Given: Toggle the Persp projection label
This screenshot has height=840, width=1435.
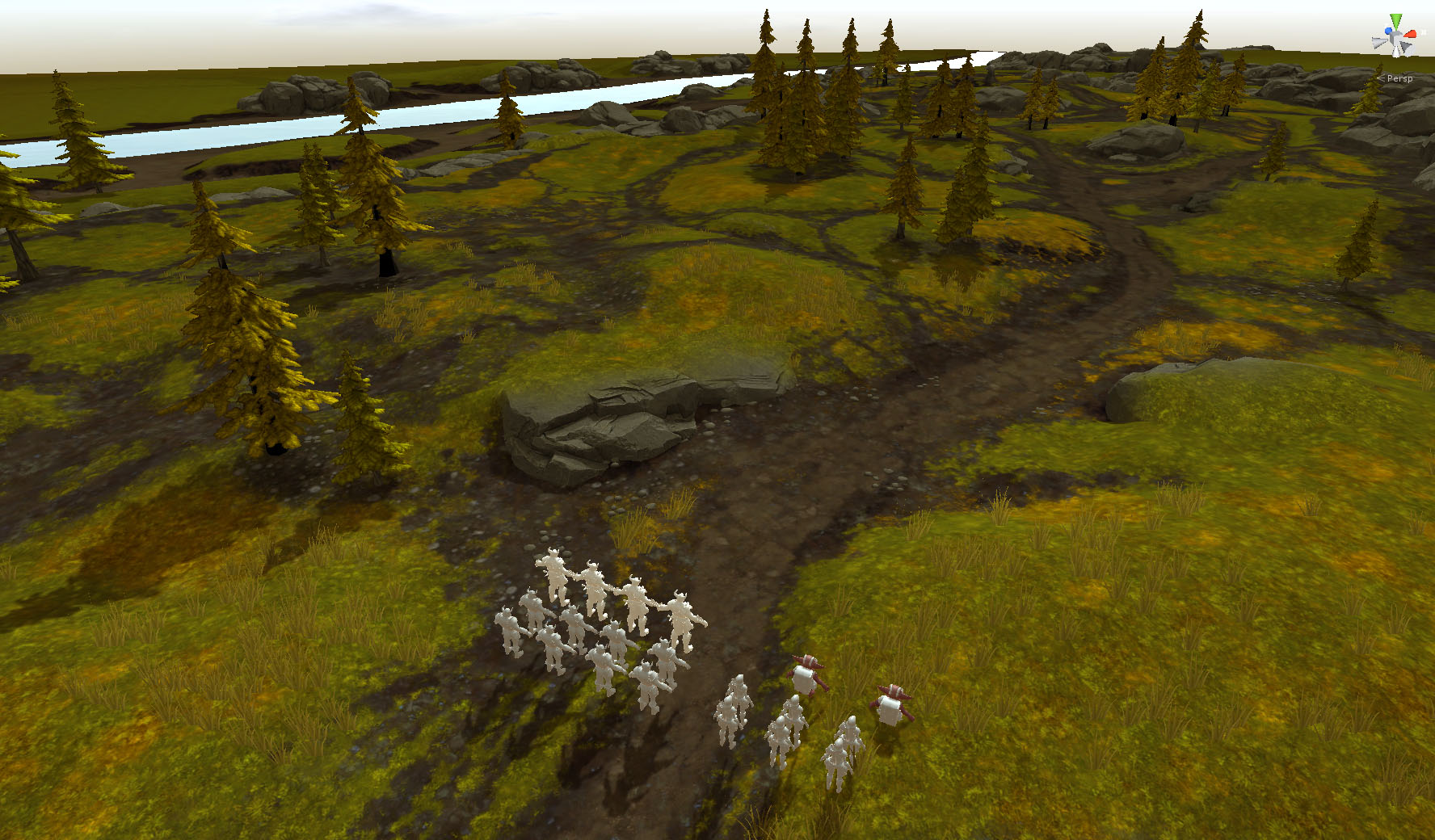Looking at the screenshot, I should coord(1399,78).
